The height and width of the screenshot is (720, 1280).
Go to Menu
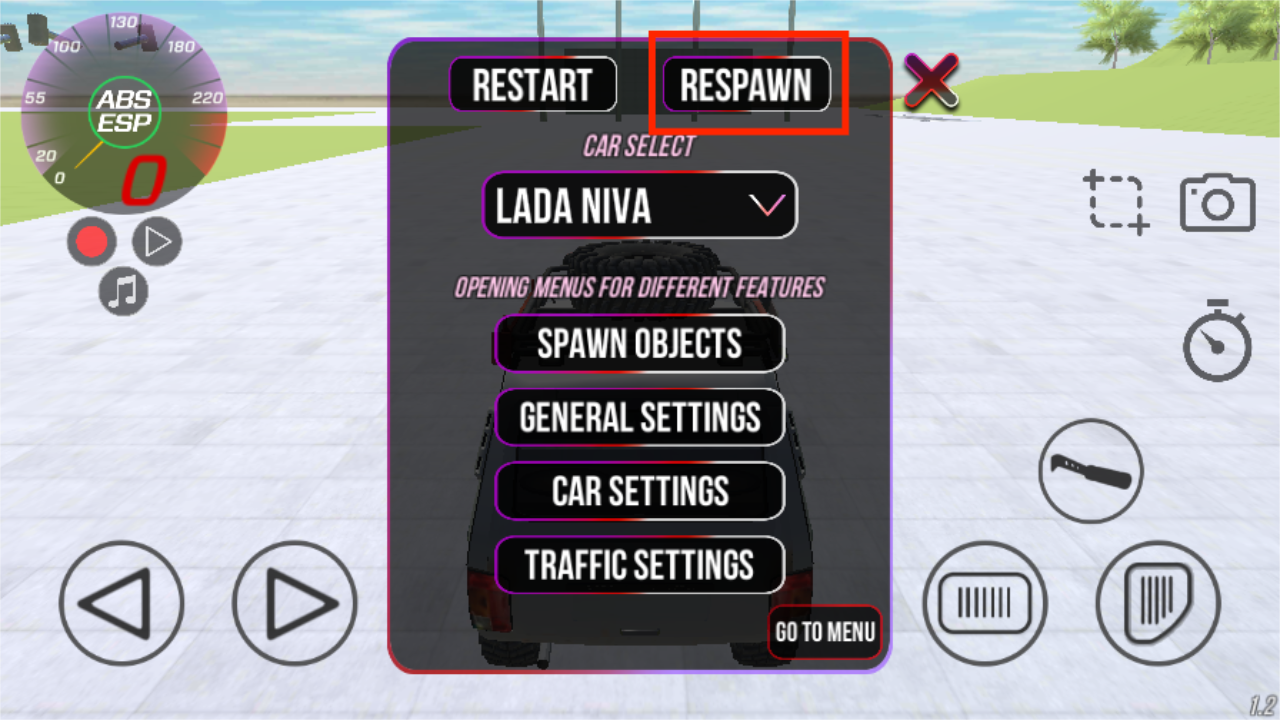(825, 632)
